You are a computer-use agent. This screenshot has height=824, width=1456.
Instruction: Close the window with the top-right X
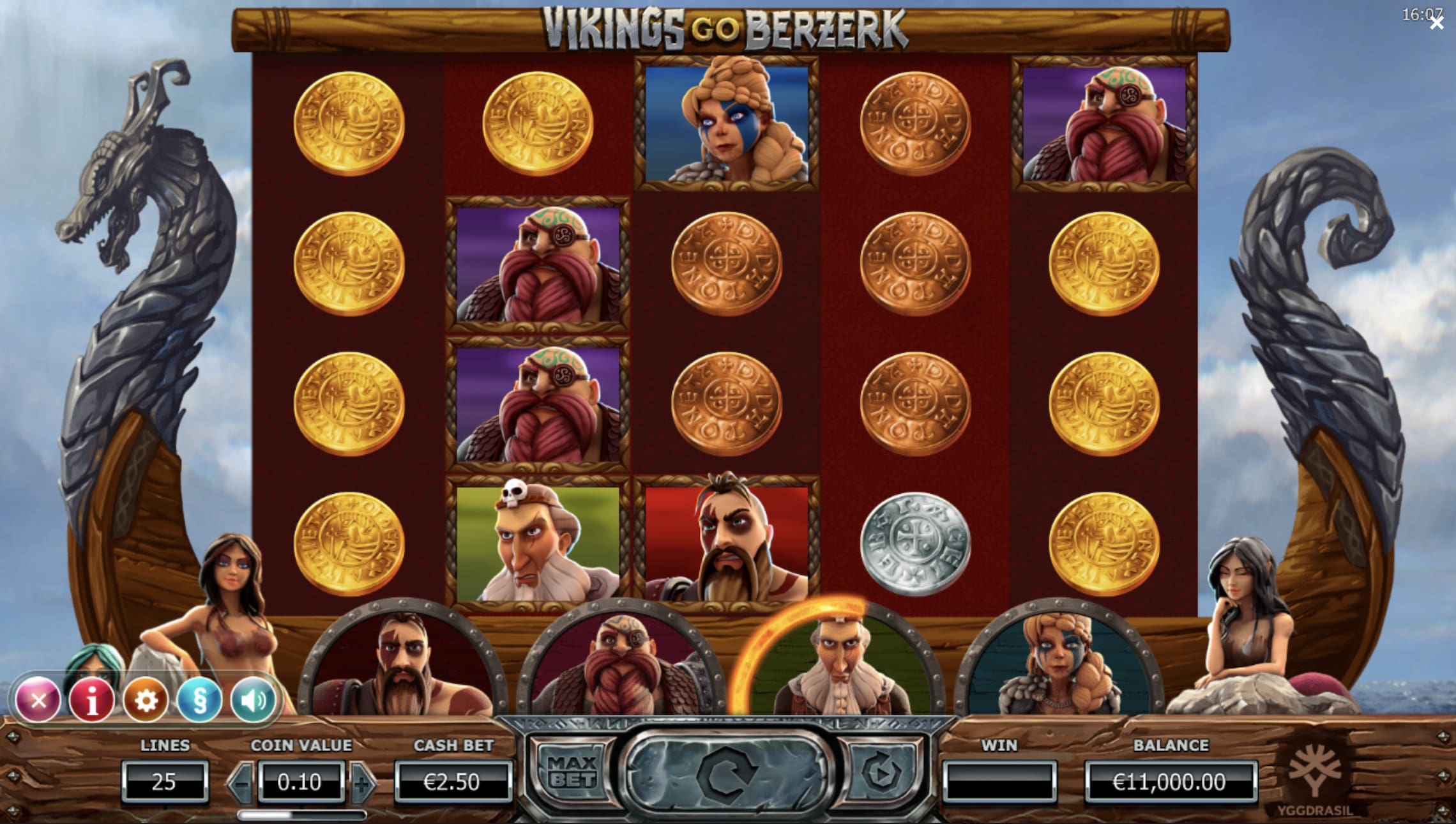[x=1437, y=24]
